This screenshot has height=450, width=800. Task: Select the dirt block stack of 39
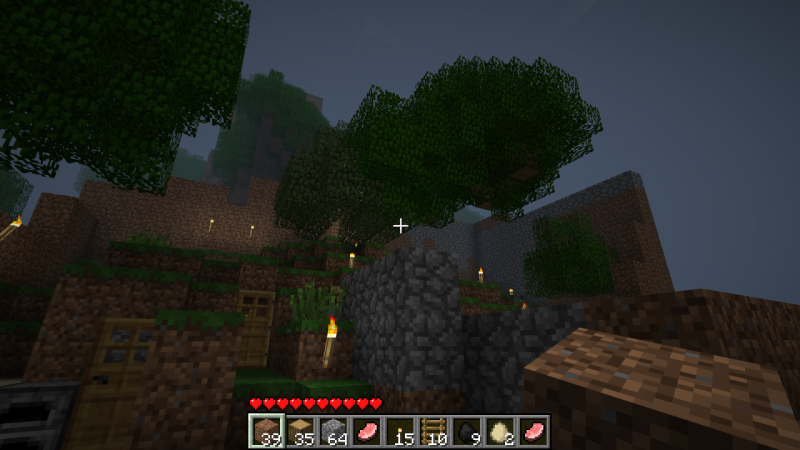pos(264,431)
